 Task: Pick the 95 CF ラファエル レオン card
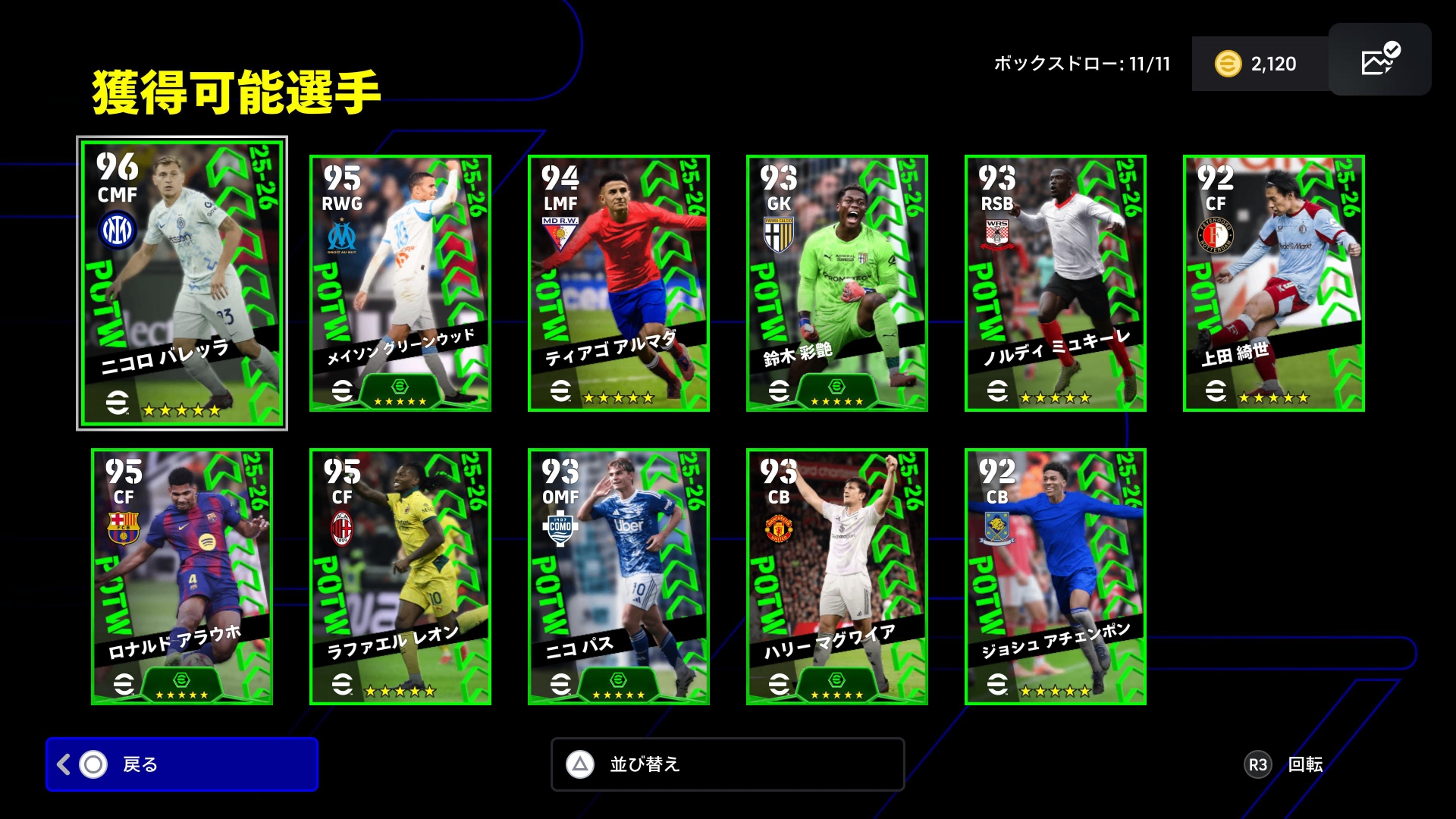400,576
